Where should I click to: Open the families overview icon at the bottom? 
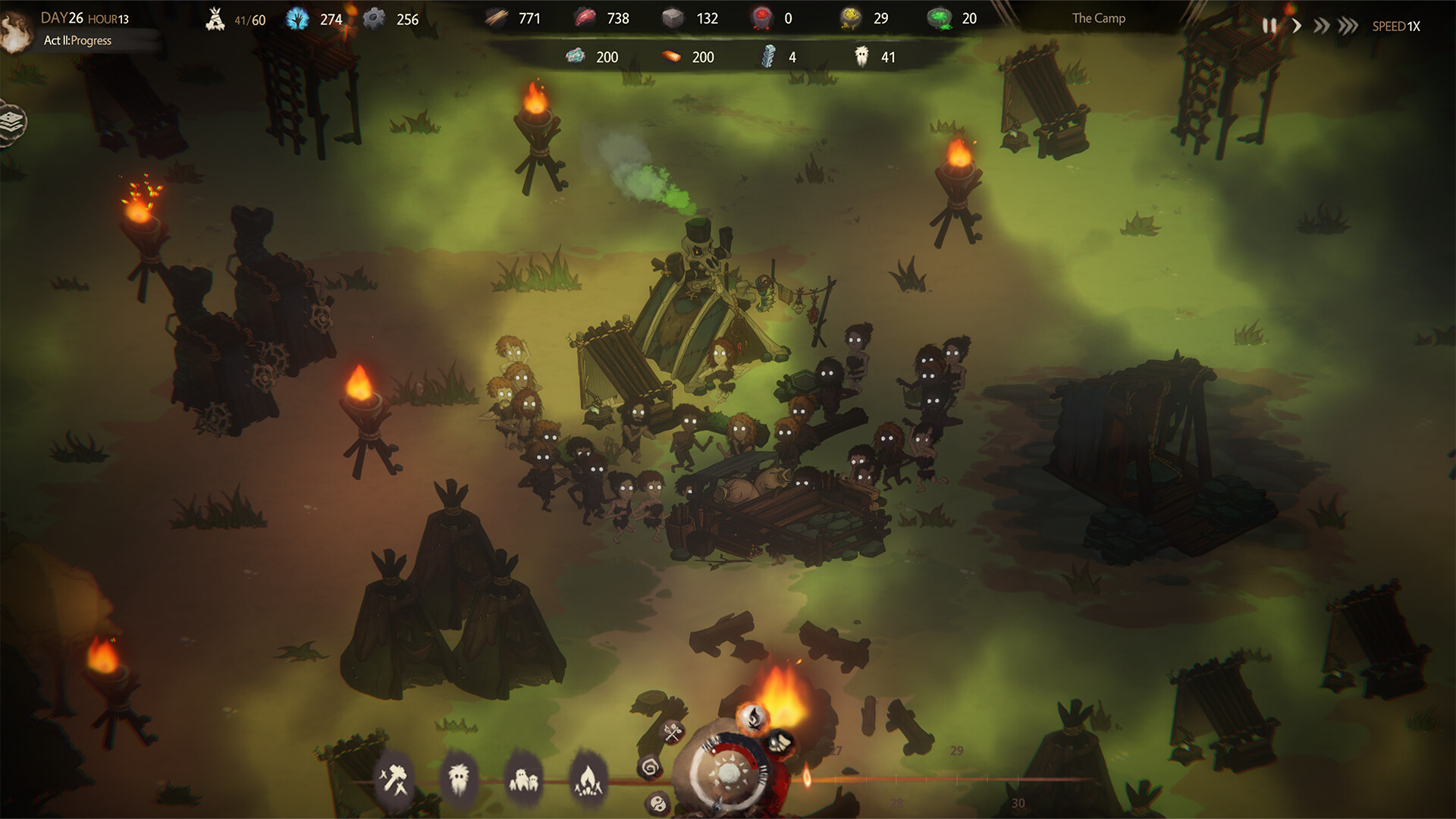(525, 779)
